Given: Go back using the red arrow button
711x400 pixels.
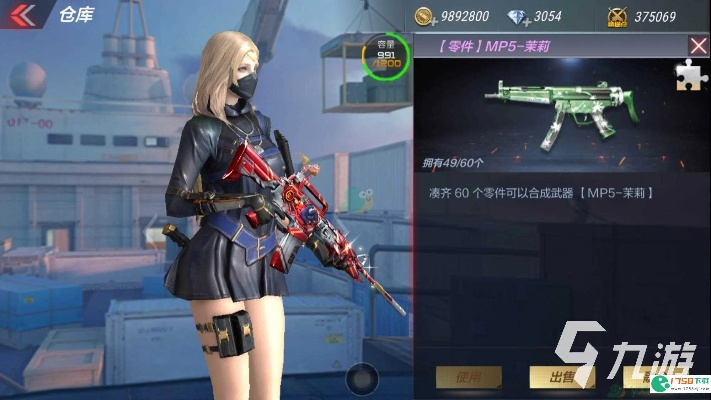Looking at the screenshot, I should pos(22,14).
